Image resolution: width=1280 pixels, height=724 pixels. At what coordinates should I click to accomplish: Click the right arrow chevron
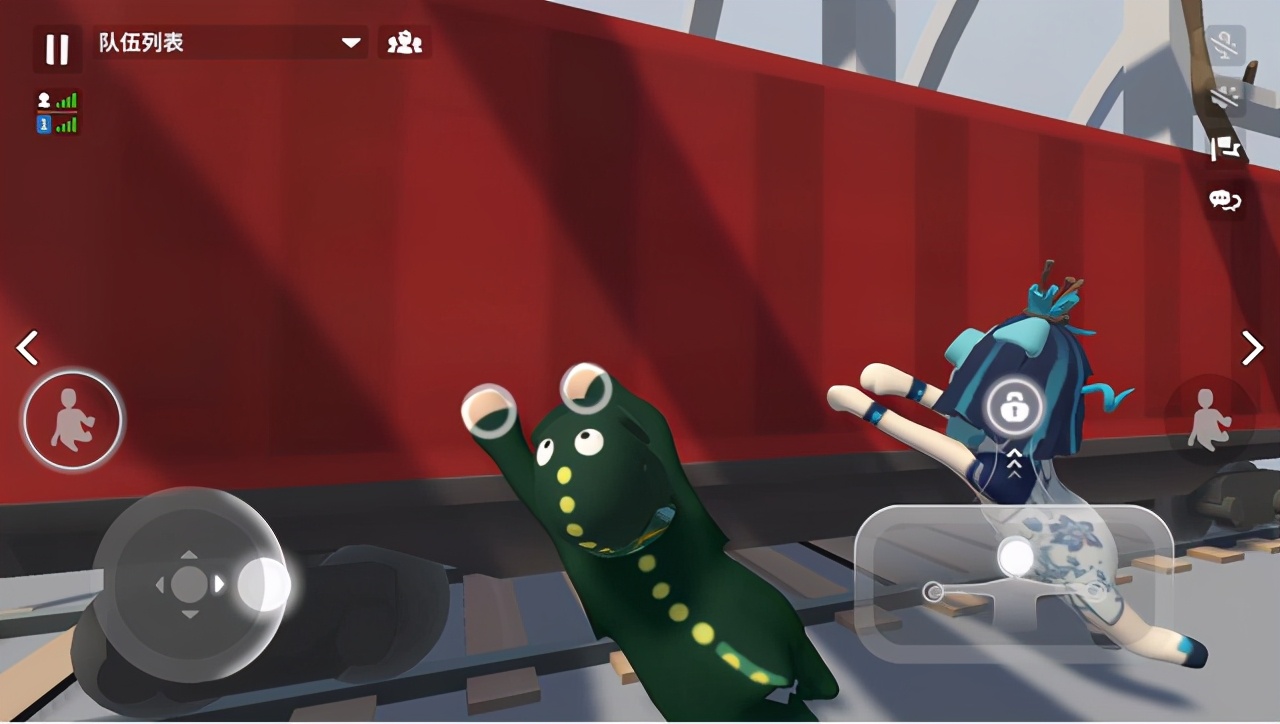point(1252,348)
